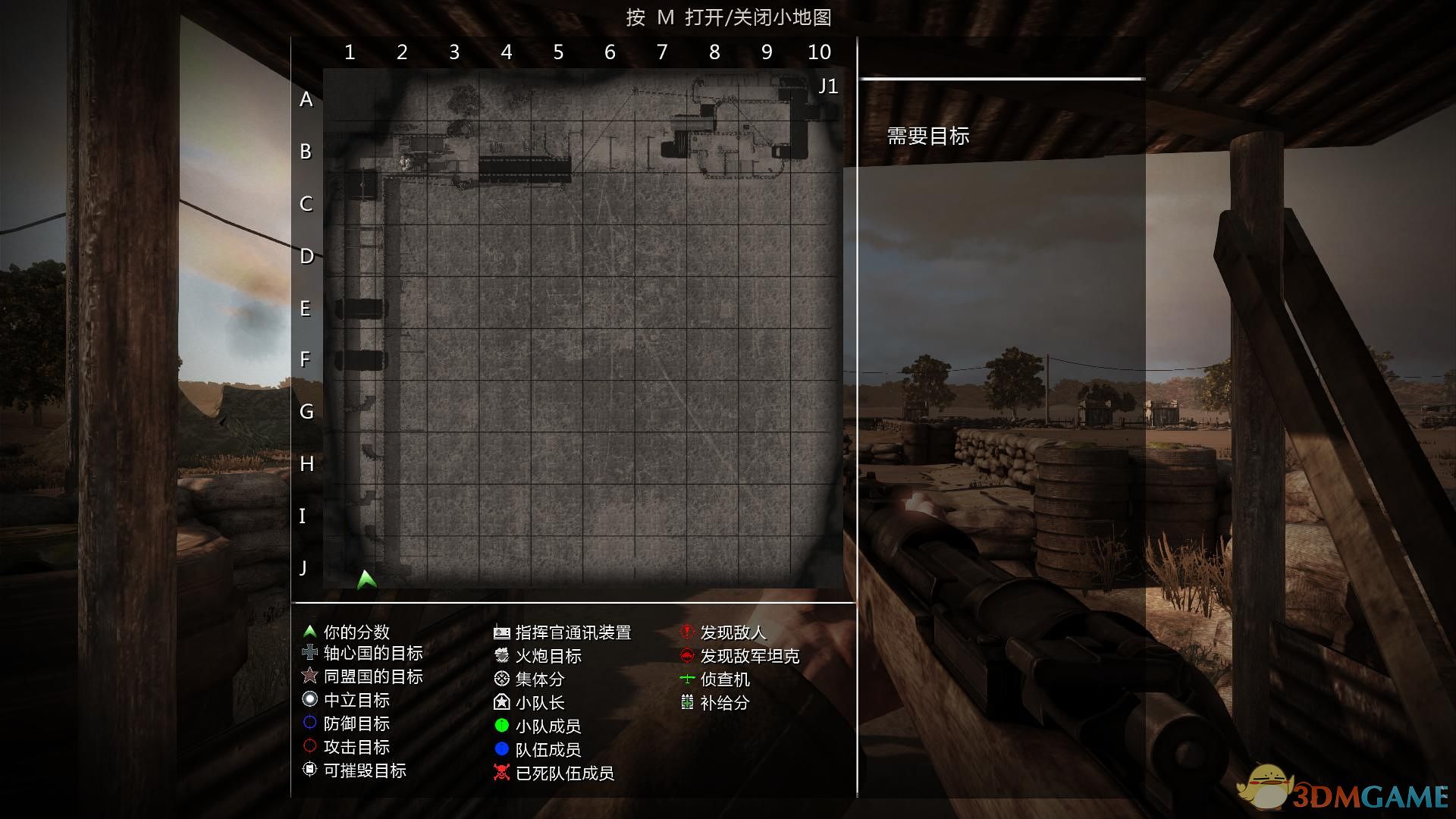Click the 指挥官通讯装置 radio icon

(500, 632)
